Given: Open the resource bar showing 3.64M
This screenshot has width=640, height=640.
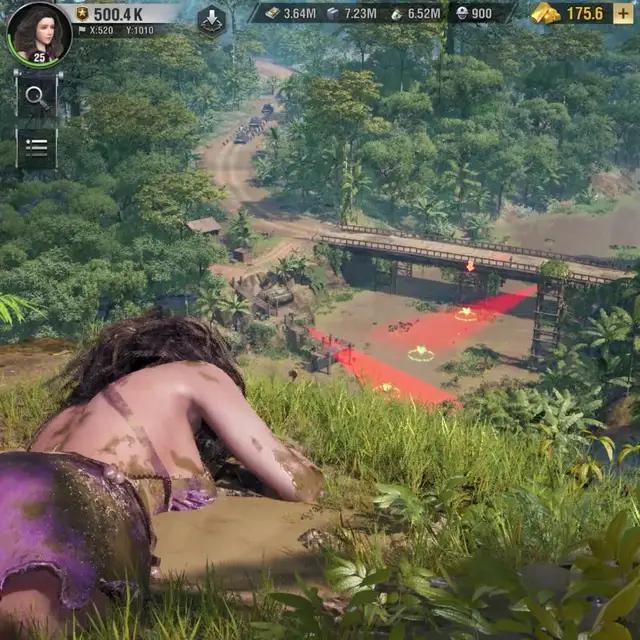Looking at the screenshot, I should click(x=290, y=13).
